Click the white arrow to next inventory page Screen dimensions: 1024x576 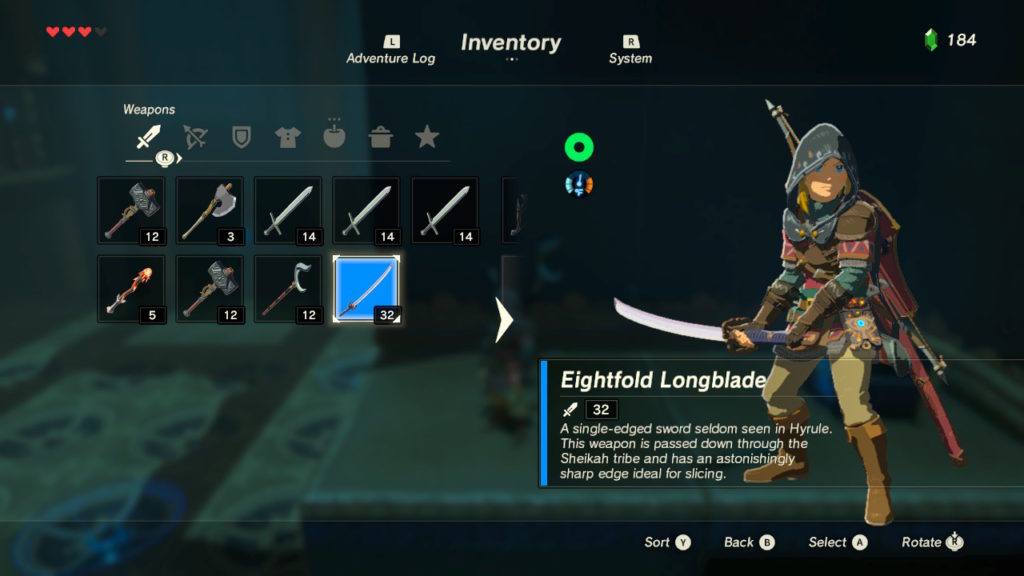(505, 320)
